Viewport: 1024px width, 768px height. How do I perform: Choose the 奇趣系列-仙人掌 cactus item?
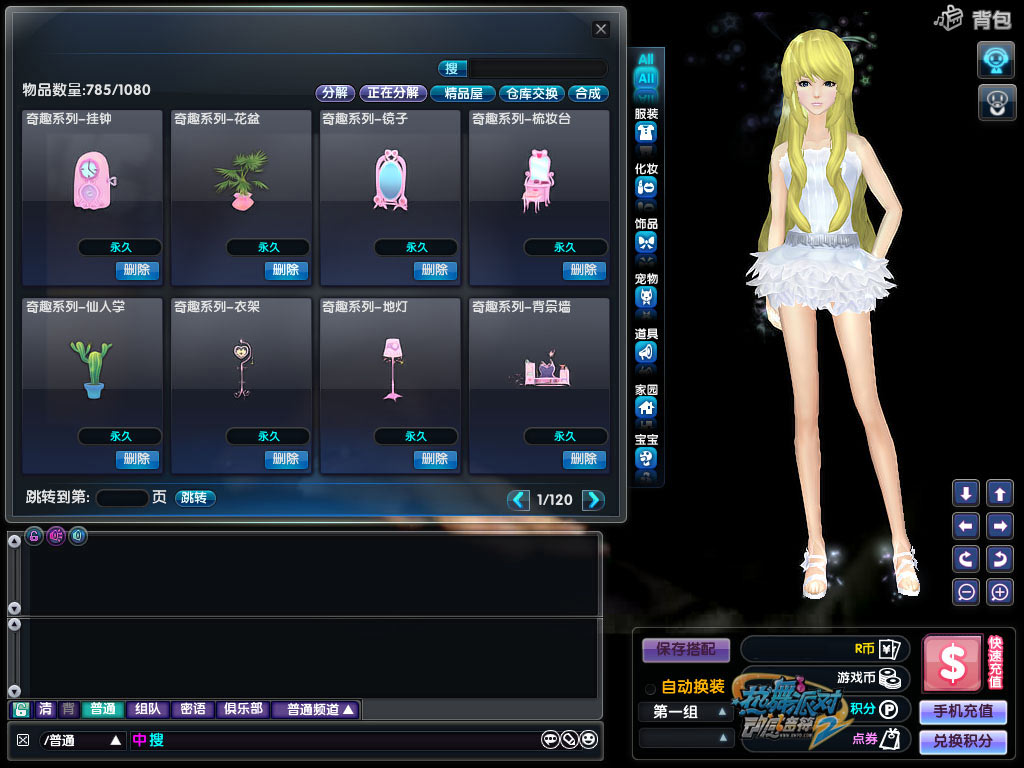tap(91, 371)
